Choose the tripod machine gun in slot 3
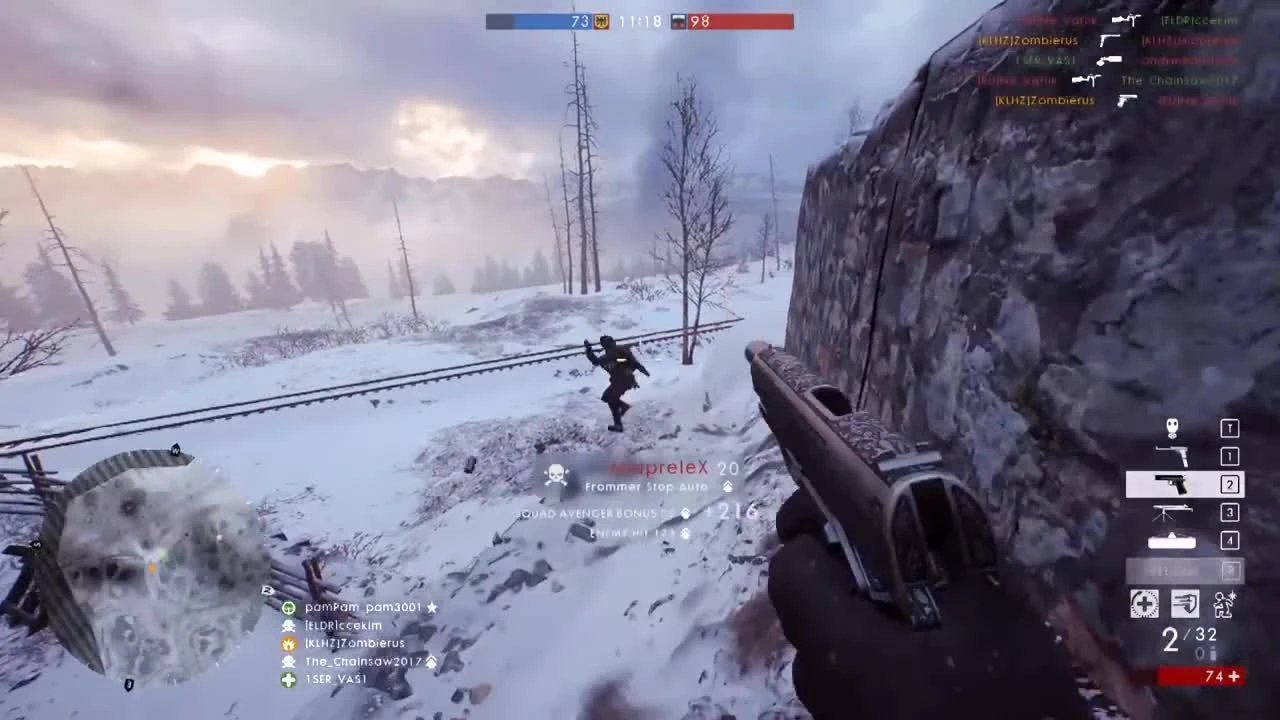The width and height of the screenshot is (1280, 720). click(x=1173, y=512)
